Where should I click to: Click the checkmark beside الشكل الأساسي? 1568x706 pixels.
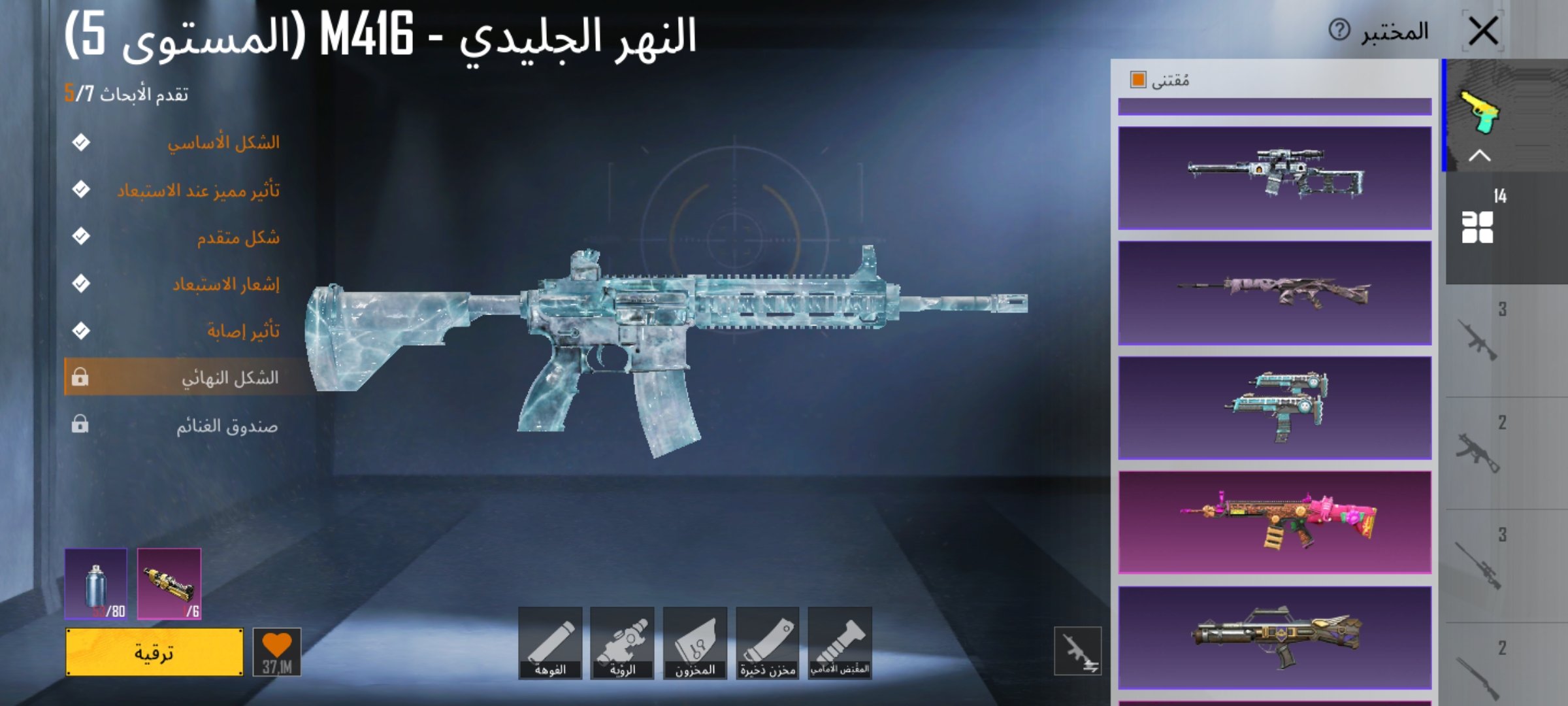[82, 141]
